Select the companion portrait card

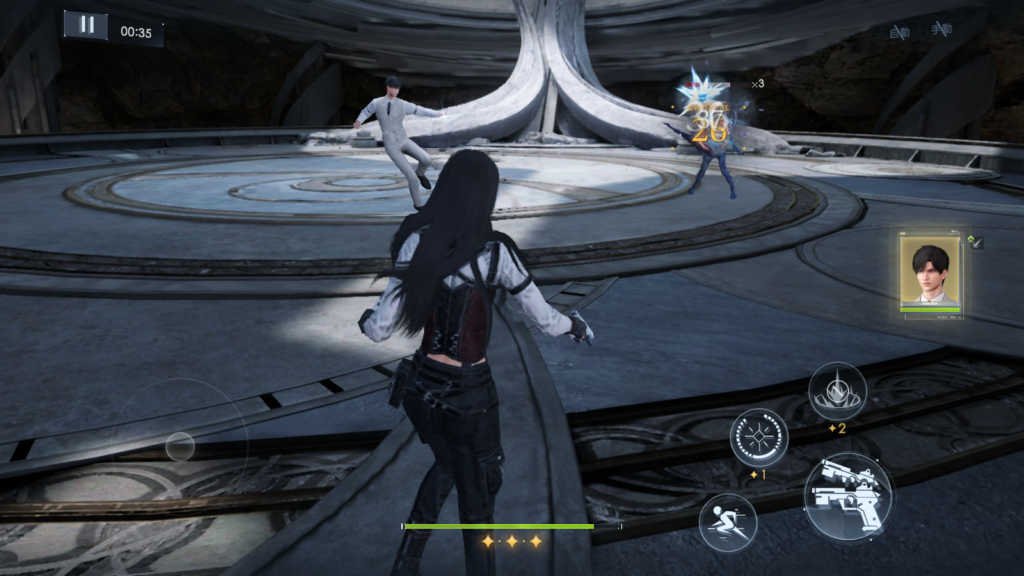point(931,274)
